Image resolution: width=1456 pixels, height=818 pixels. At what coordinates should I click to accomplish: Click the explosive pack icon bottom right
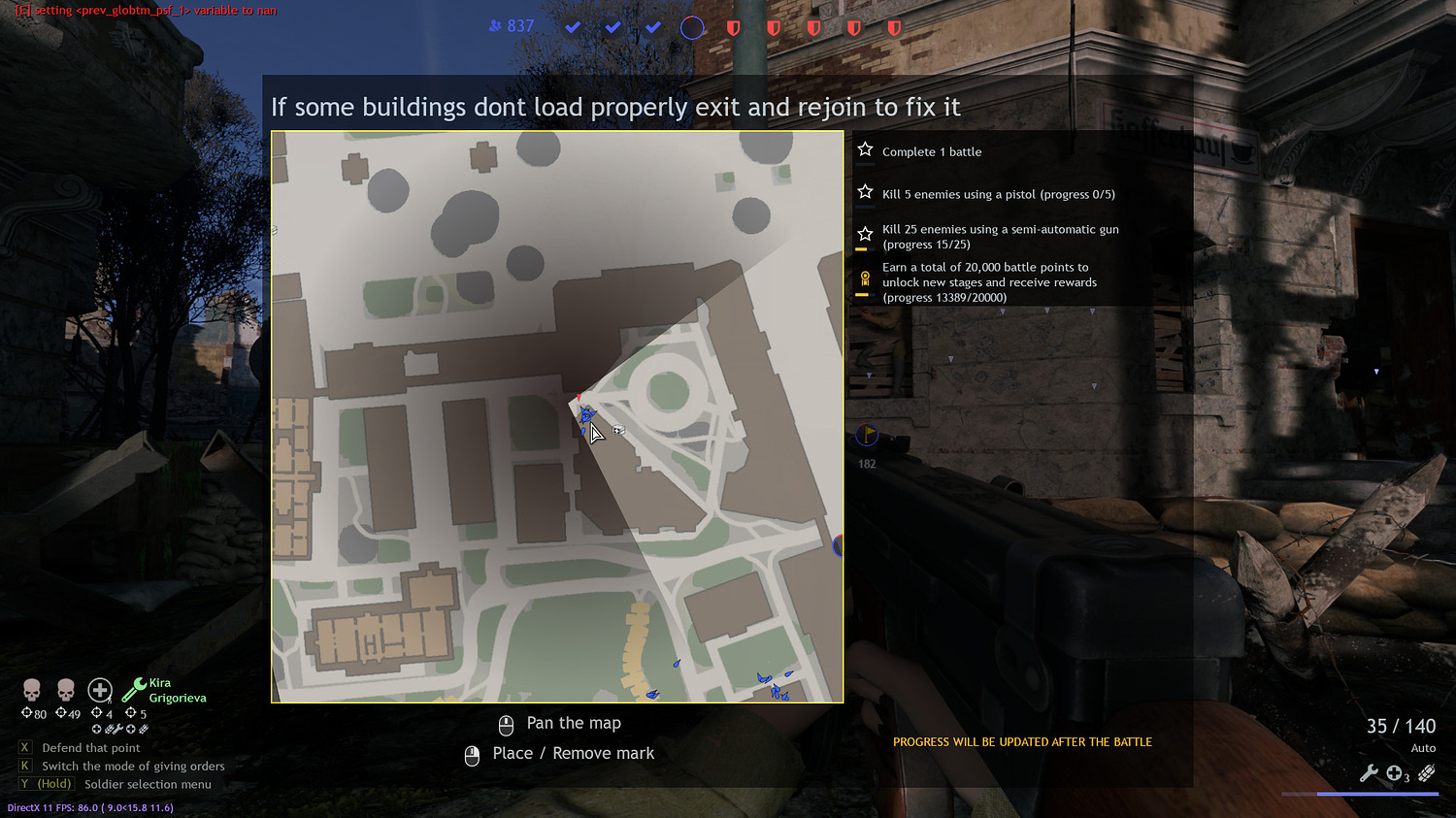(1425, 771)
